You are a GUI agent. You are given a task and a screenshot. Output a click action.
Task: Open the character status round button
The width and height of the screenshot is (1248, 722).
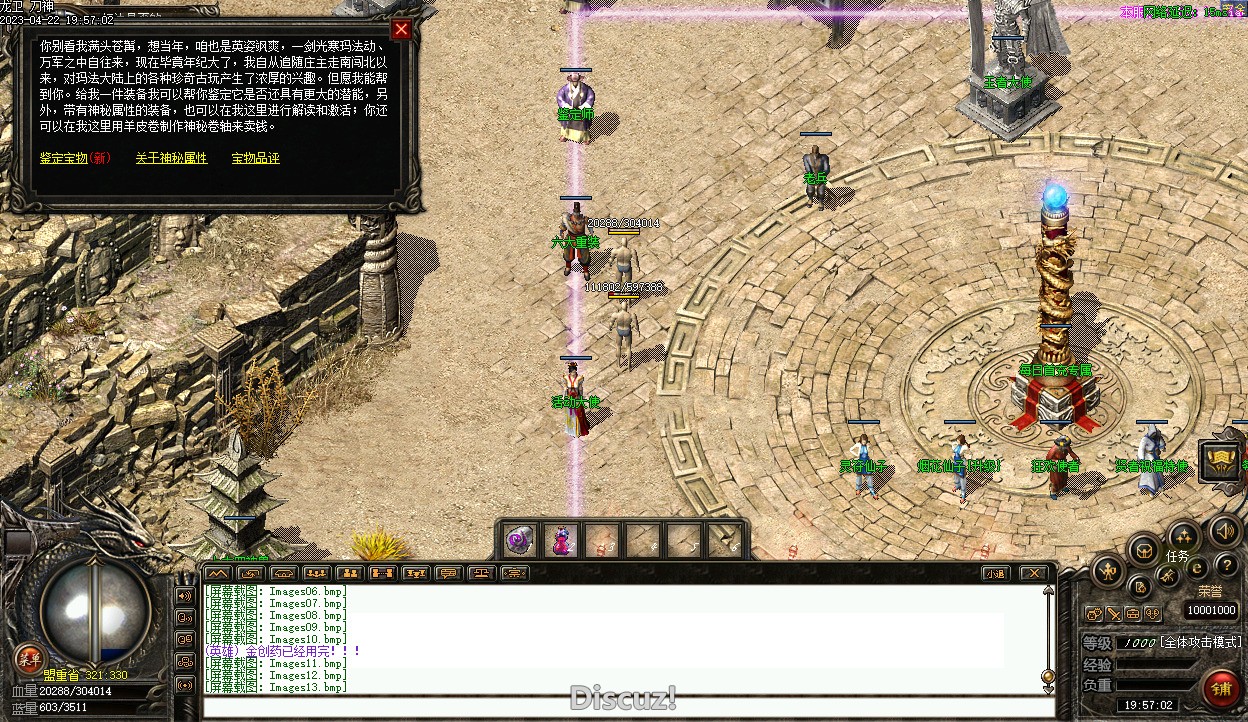pyautogui.click(x=1108, y=572)
